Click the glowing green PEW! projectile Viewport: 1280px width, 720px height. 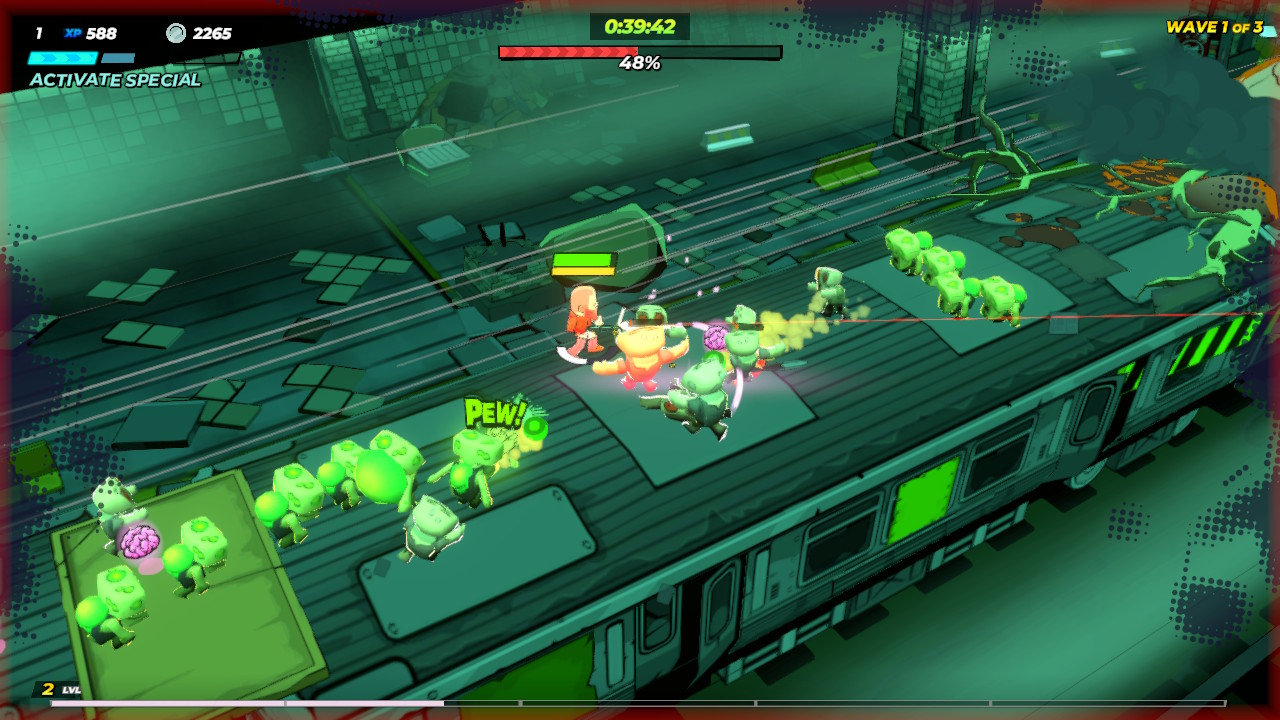(536, 426)
